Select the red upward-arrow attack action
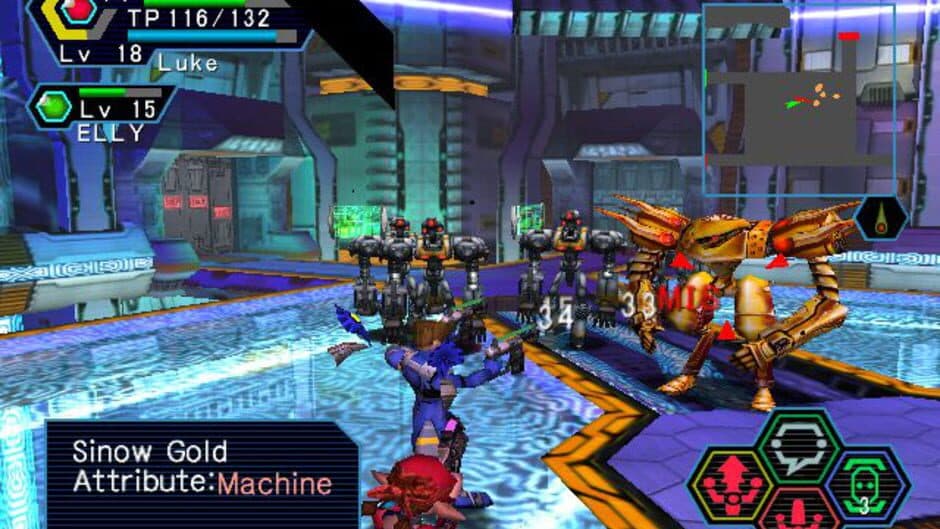Viewport: 940px width, 529px height. [x=731, y=485]
